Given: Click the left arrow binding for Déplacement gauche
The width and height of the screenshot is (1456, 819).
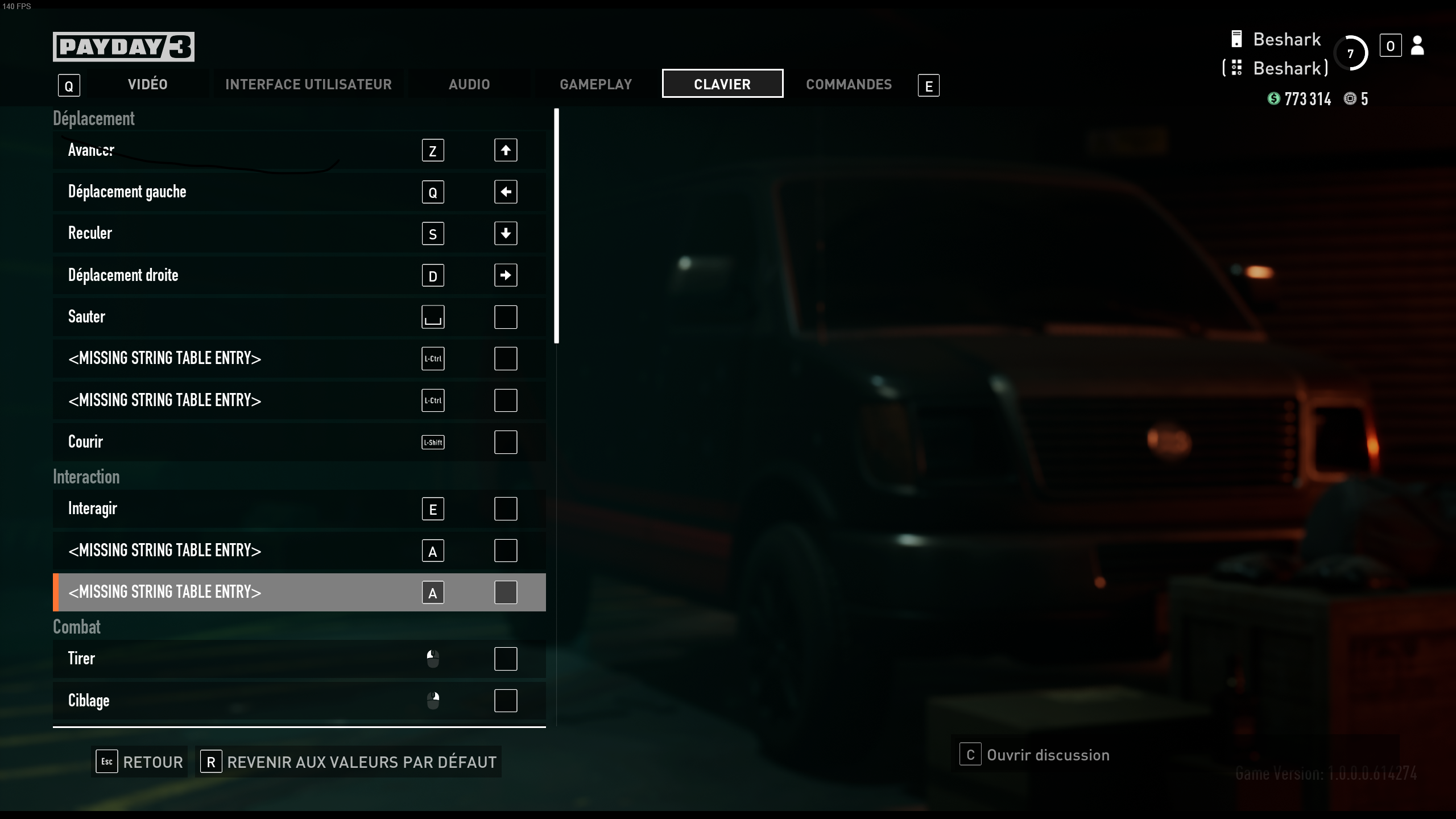Looking at the screenshot, I should tap(505, 192).
